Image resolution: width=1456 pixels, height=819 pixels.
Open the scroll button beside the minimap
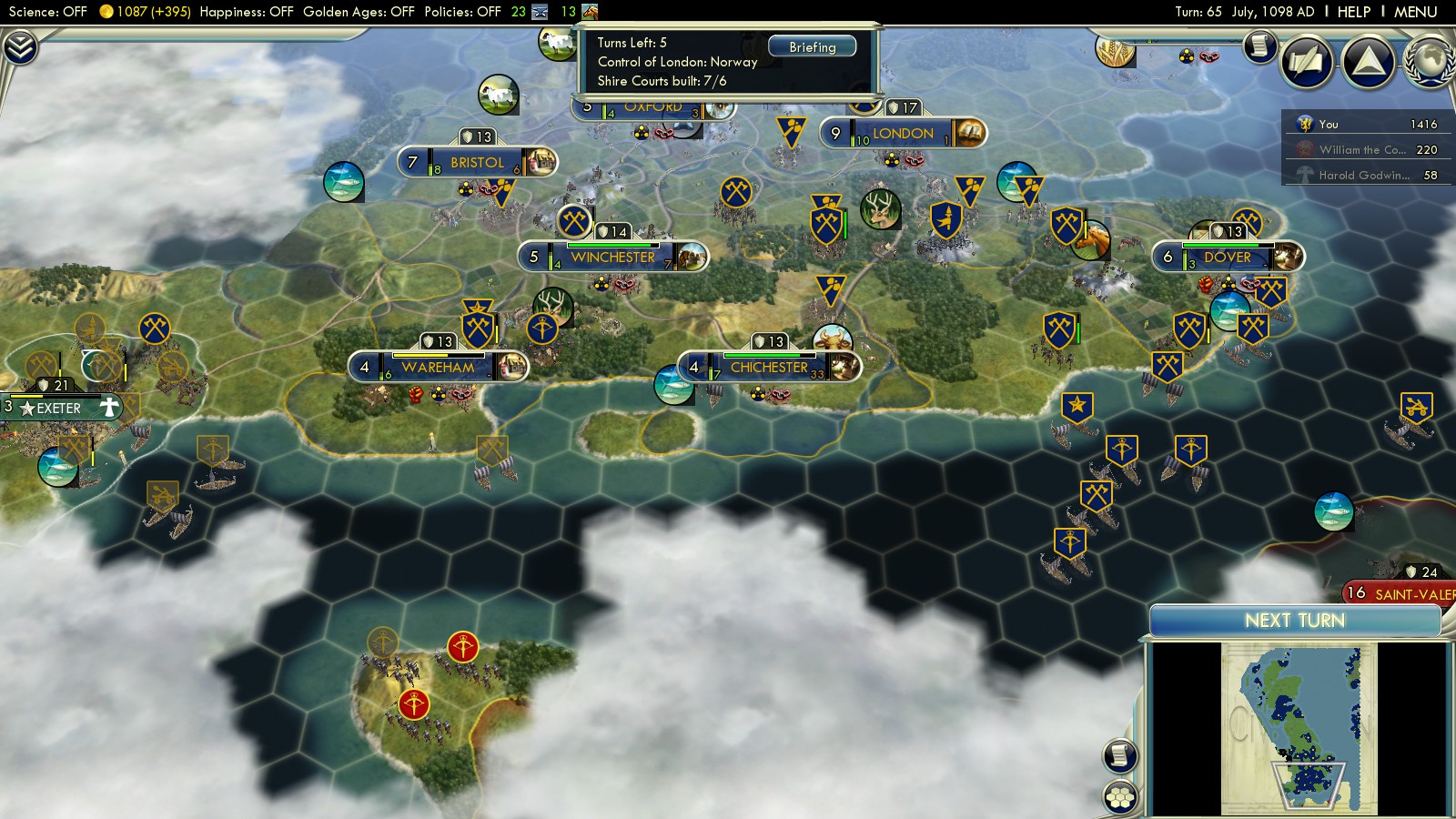pyautogui.click(x=1120, y=755)
